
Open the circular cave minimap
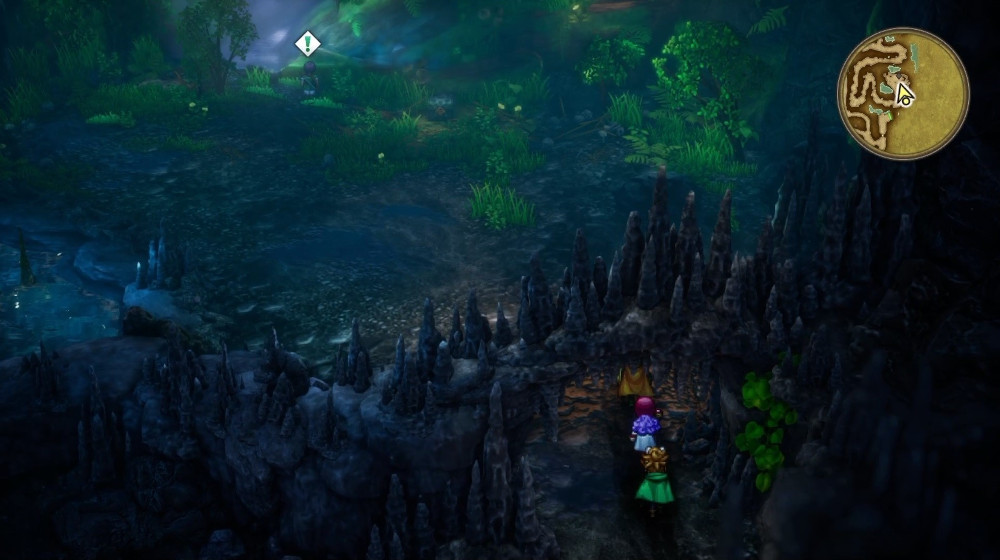pos(902,93)
